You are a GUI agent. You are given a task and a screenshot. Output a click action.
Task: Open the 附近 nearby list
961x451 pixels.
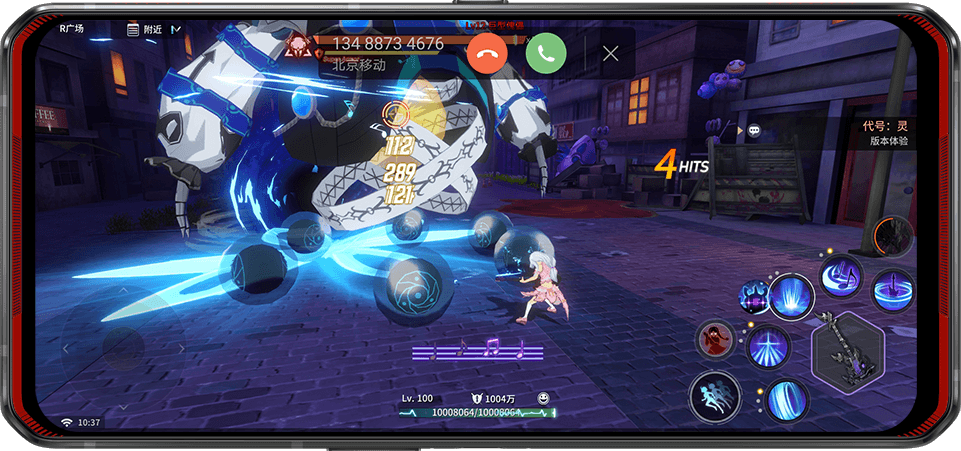coord(144,29)
